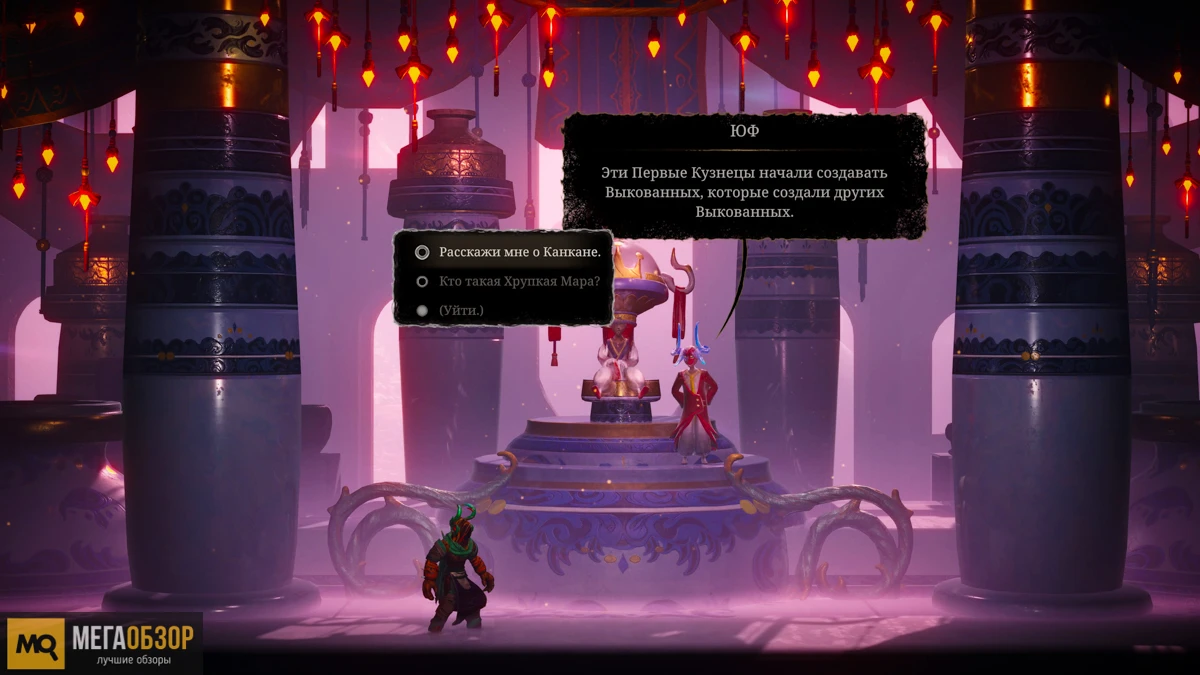Click the МегаОбзор watermark logo
The image size is (1200, 675).
tap(103, 643)
